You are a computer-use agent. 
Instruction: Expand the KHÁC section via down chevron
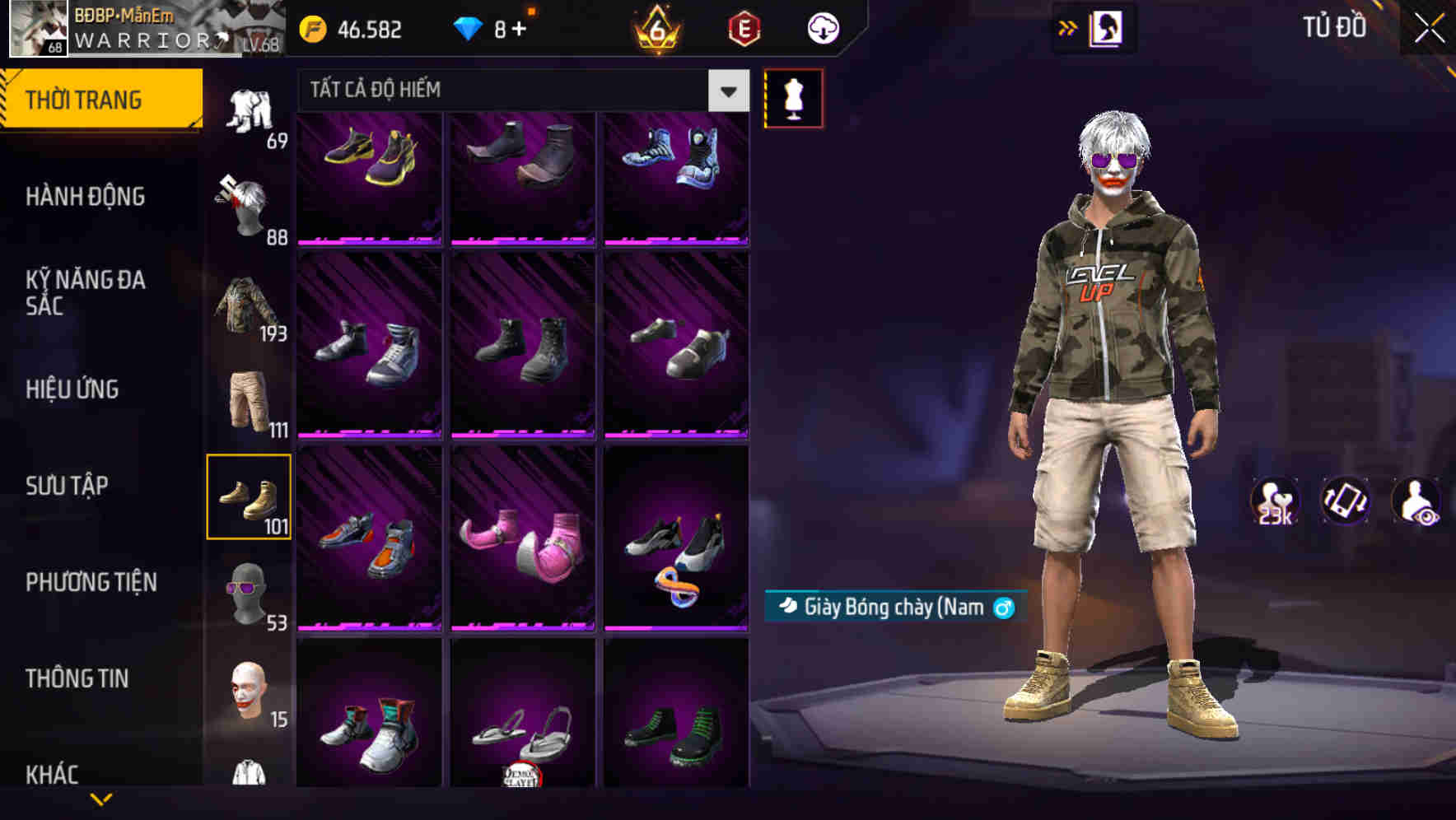[101, 797]
